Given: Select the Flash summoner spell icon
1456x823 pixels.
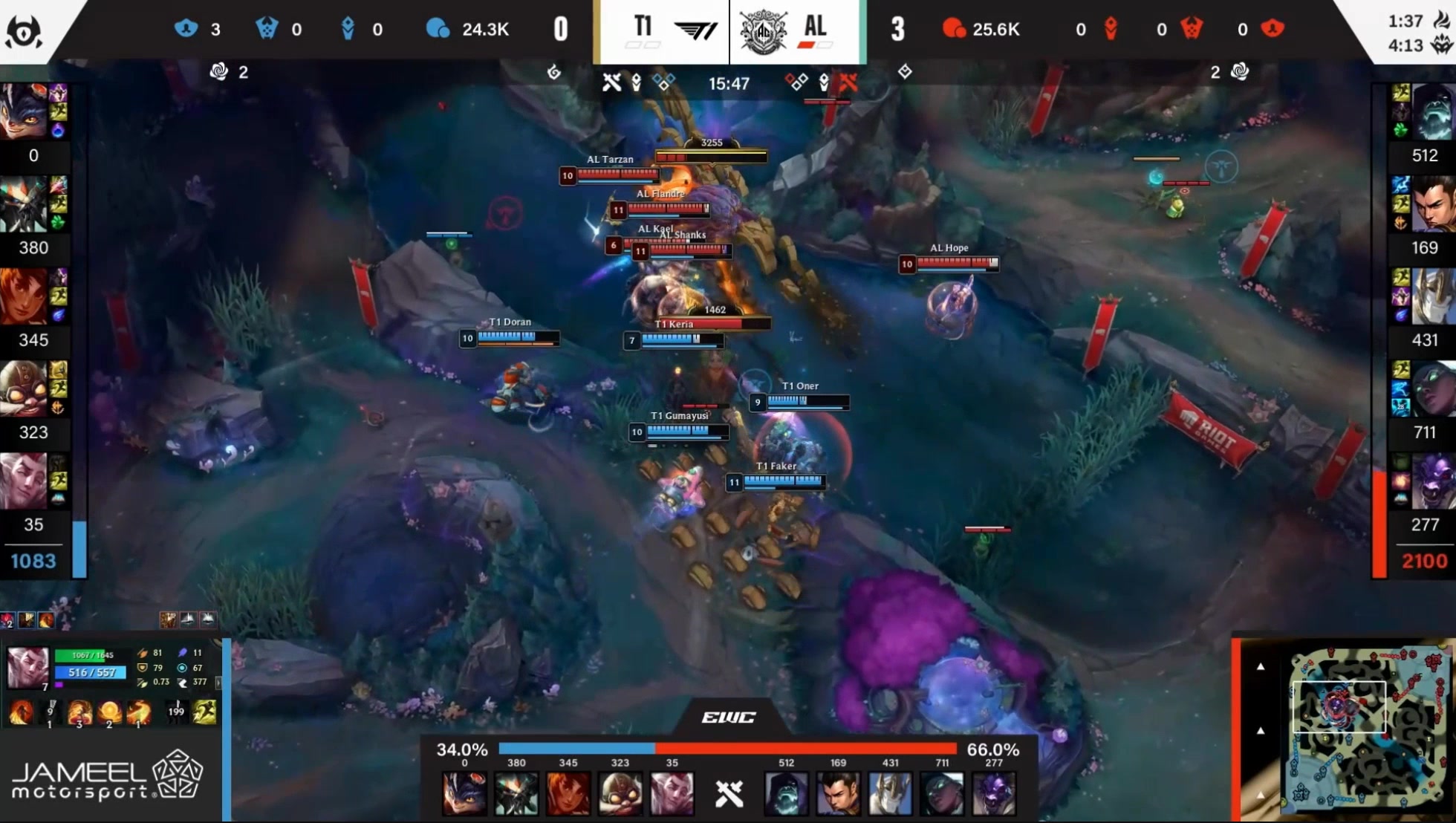Looking at the screenshot, I should point(204,712).
